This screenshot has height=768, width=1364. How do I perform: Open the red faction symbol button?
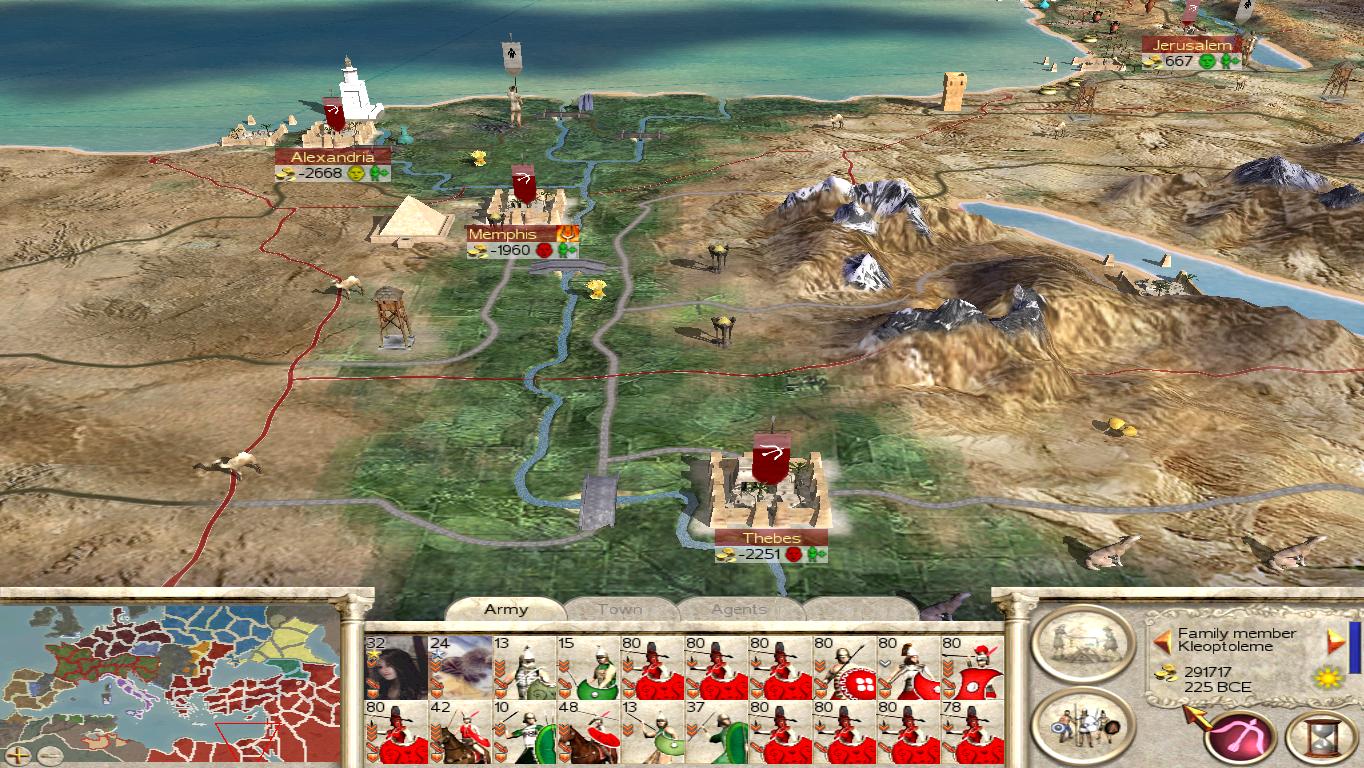point(1241,737)
